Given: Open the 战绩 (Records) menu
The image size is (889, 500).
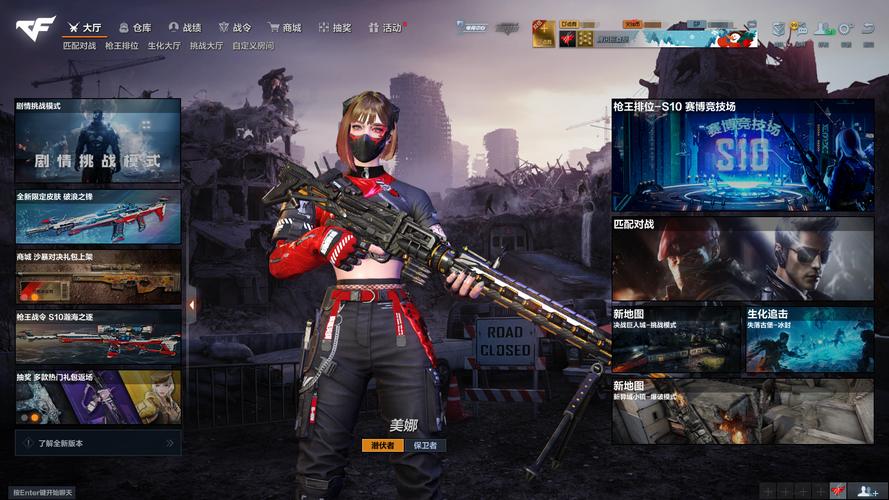Looking at the screenshot, I should (x=185, y=28).
